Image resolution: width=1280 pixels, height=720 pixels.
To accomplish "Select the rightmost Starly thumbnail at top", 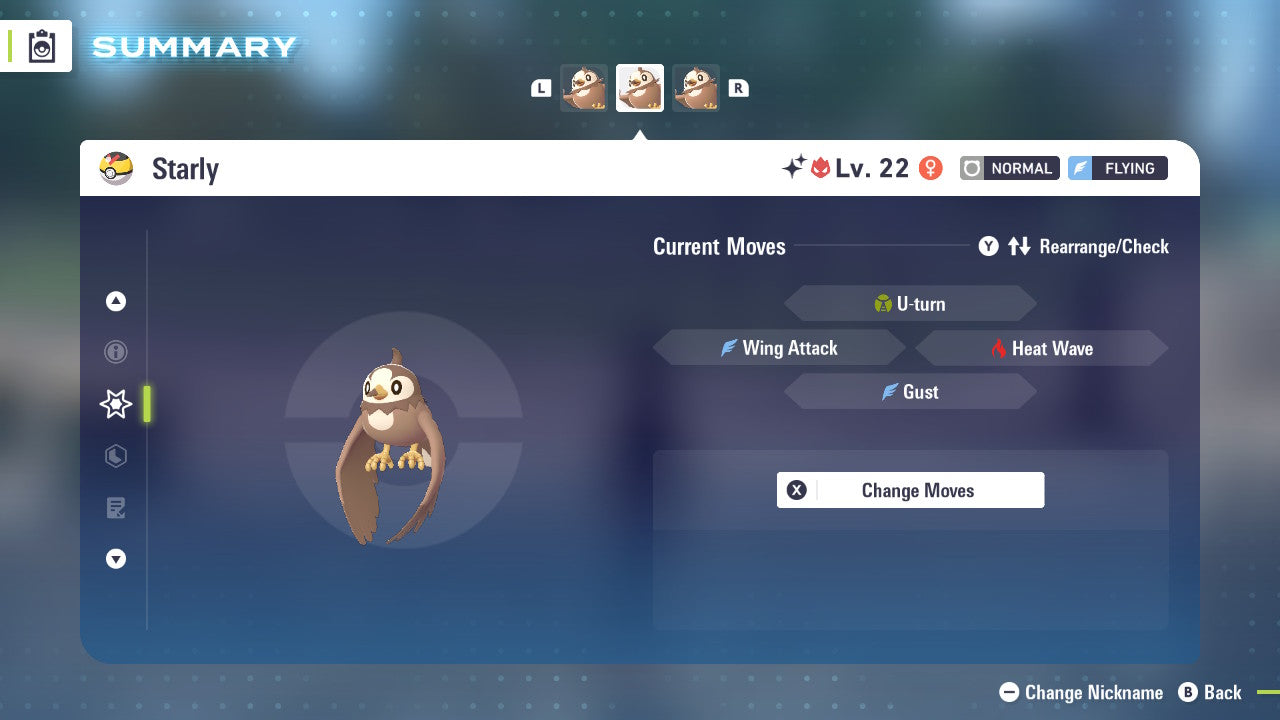I will coord(696,88).
